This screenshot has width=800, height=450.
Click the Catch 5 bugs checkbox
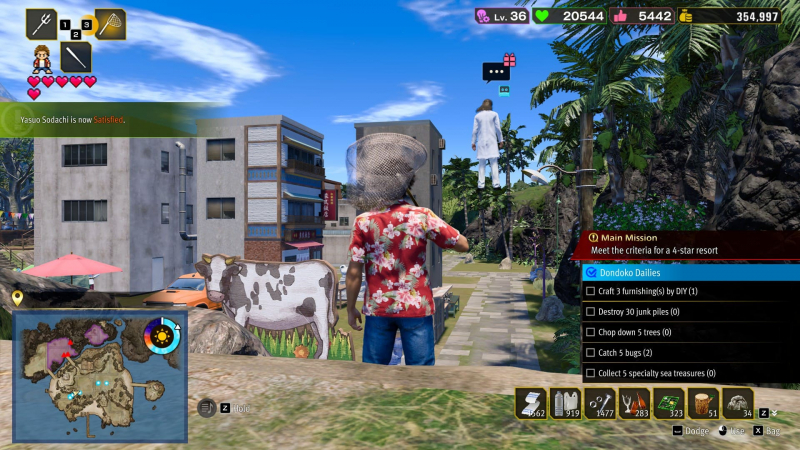[x=590, y=353]
